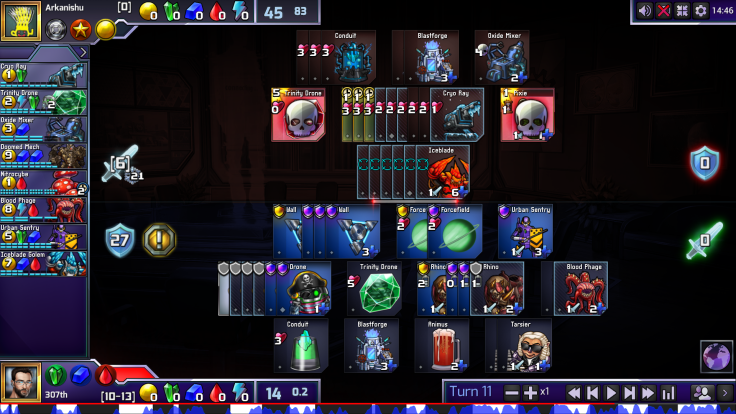
Task: Mute the game sound via speaker icon
Action: (x=645, y=10)
